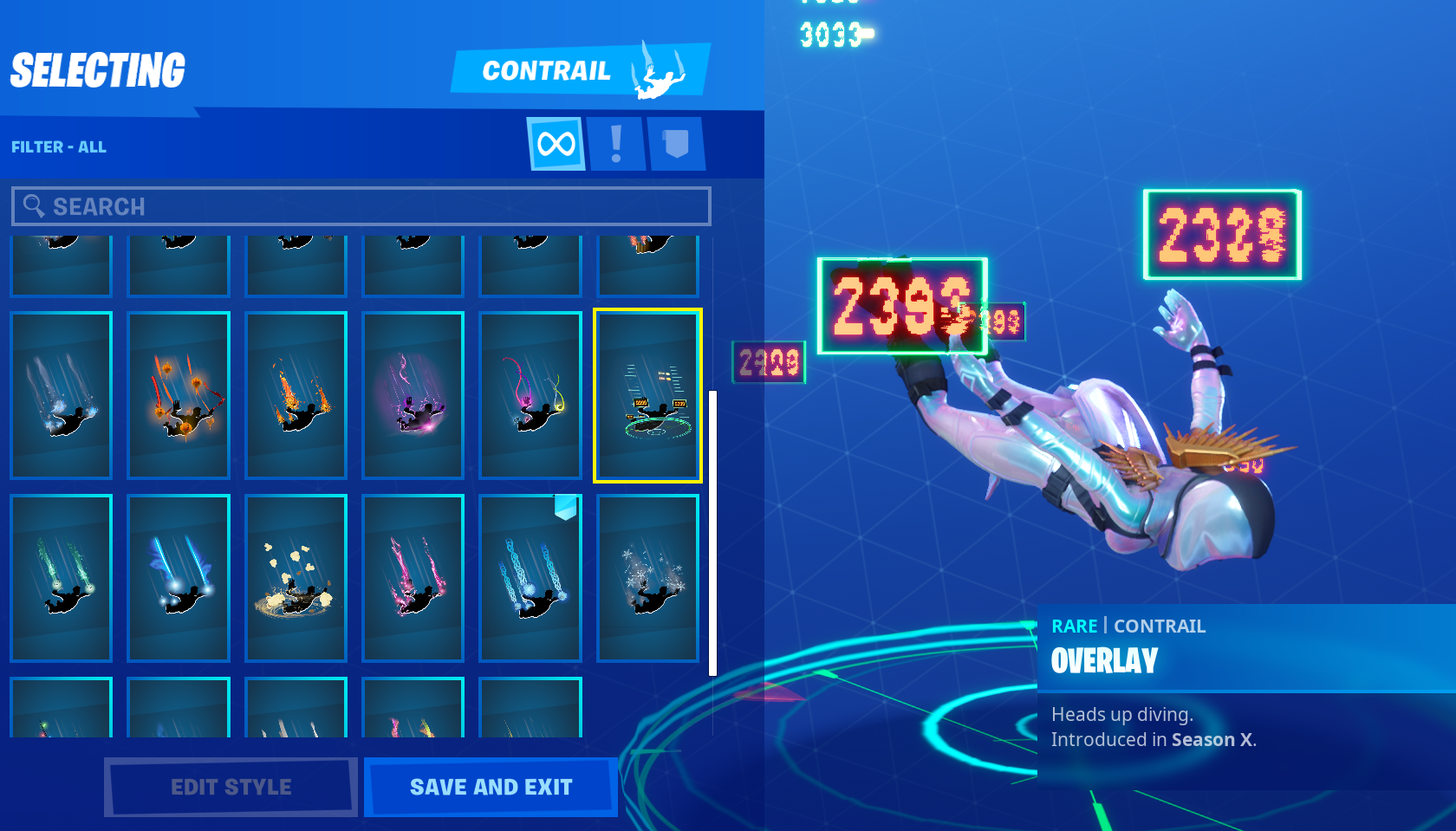Select the pink lightning contrail
This screenshot has height=831, width=1456.
pyautogui.click(x=413, y=578)
